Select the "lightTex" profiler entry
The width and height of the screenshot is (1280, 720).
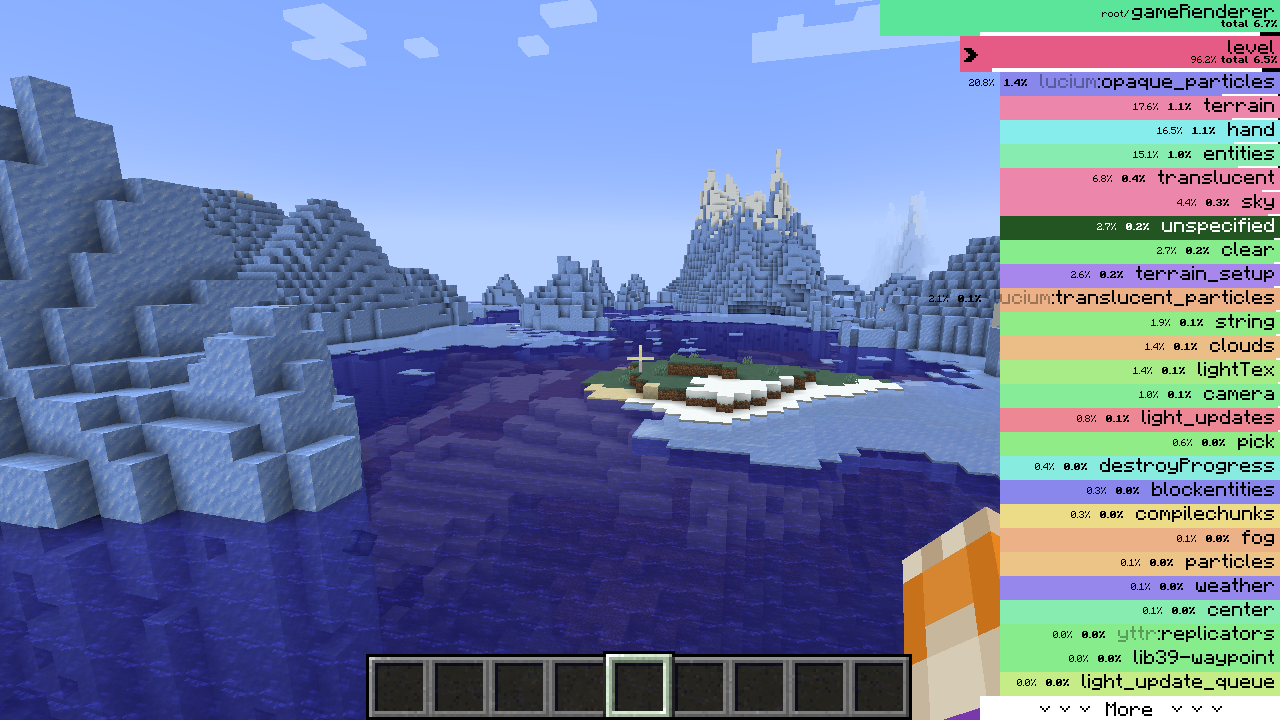click(1140, 369)
